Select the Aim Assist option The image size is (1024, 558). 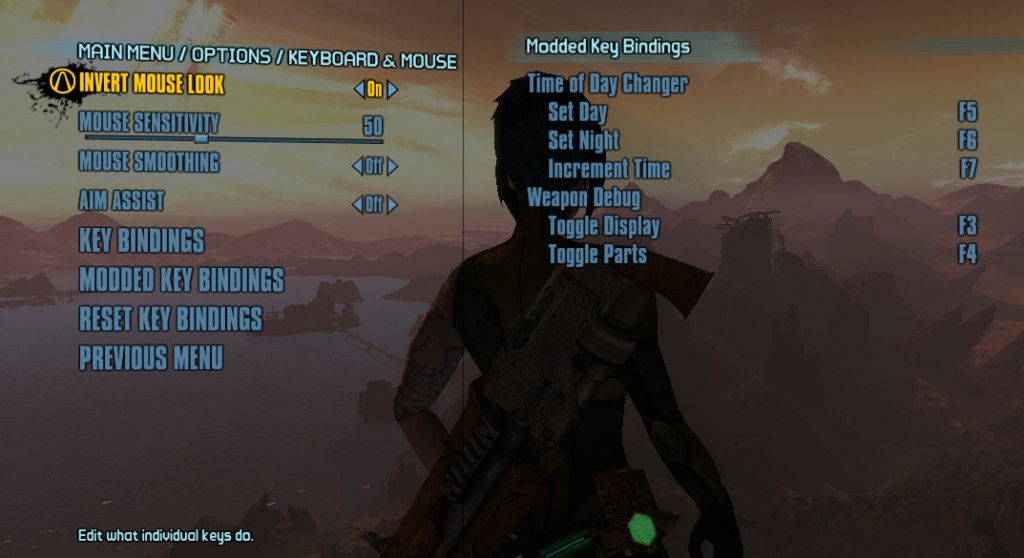pyautogui.click(x=121, y=201)
